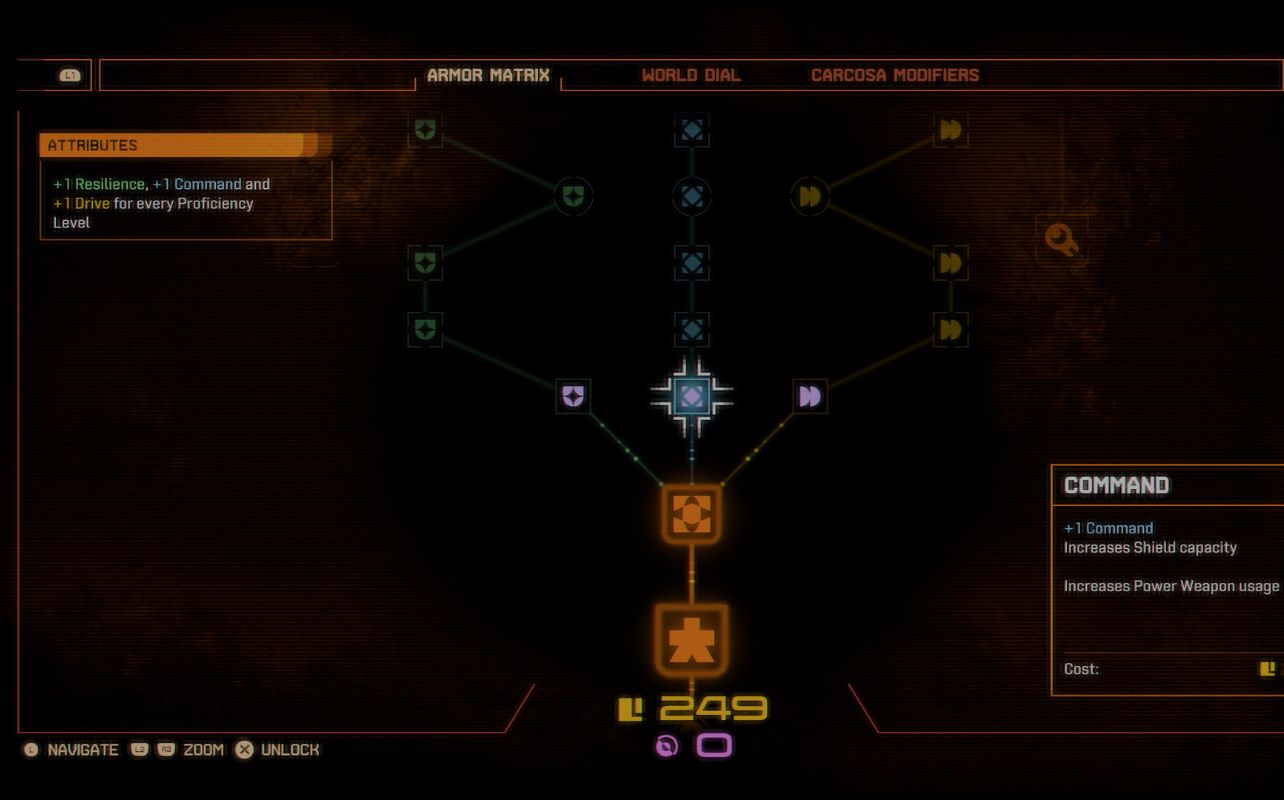Image resolution: width=1284 pixels, height=800 pixels.
Task: Click the wrench icon on the right edge
Action: click(1061, 241)
